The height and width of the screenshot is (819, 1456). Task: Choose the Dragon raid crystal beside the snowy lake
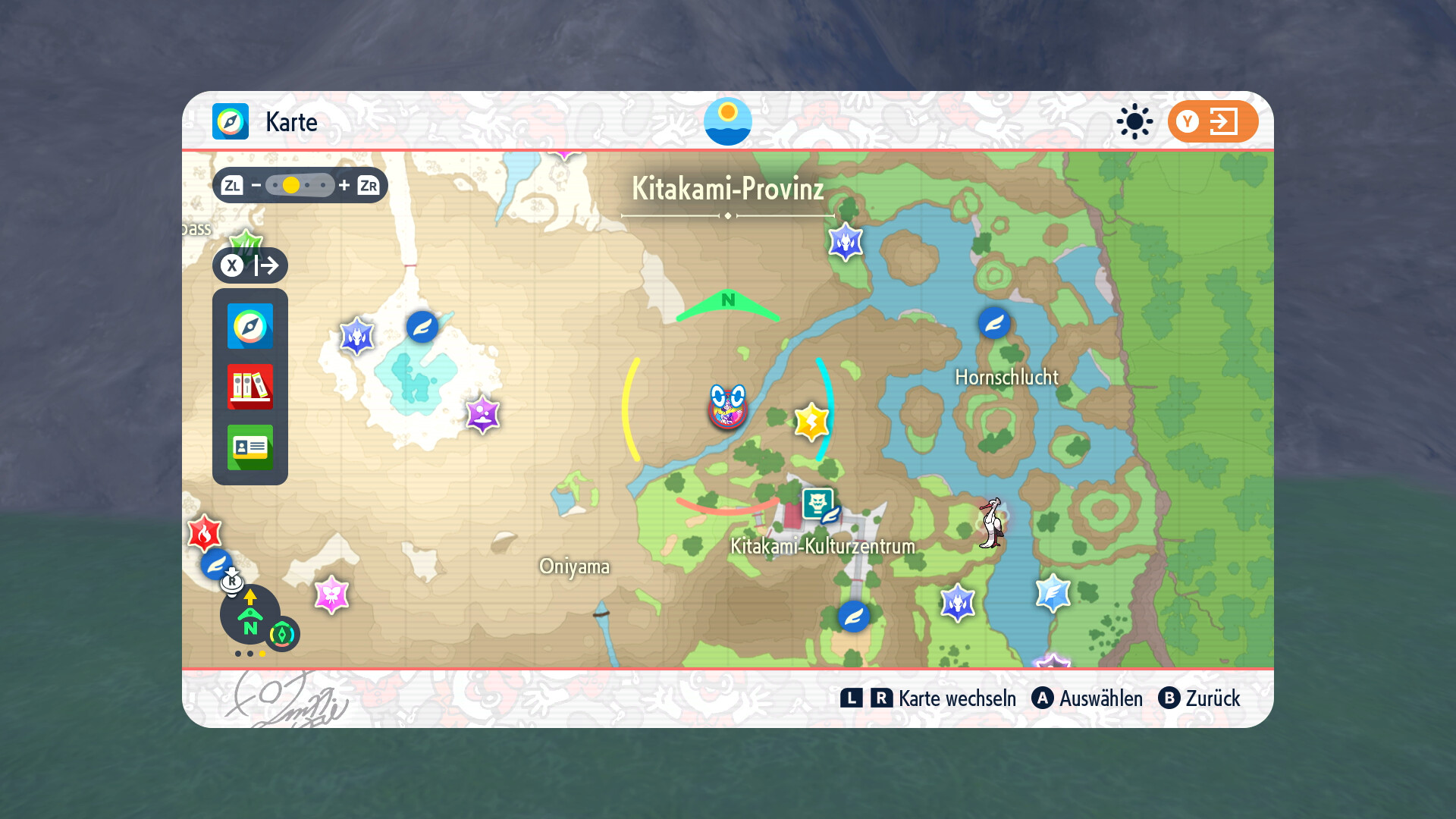[x=356, y=335]
